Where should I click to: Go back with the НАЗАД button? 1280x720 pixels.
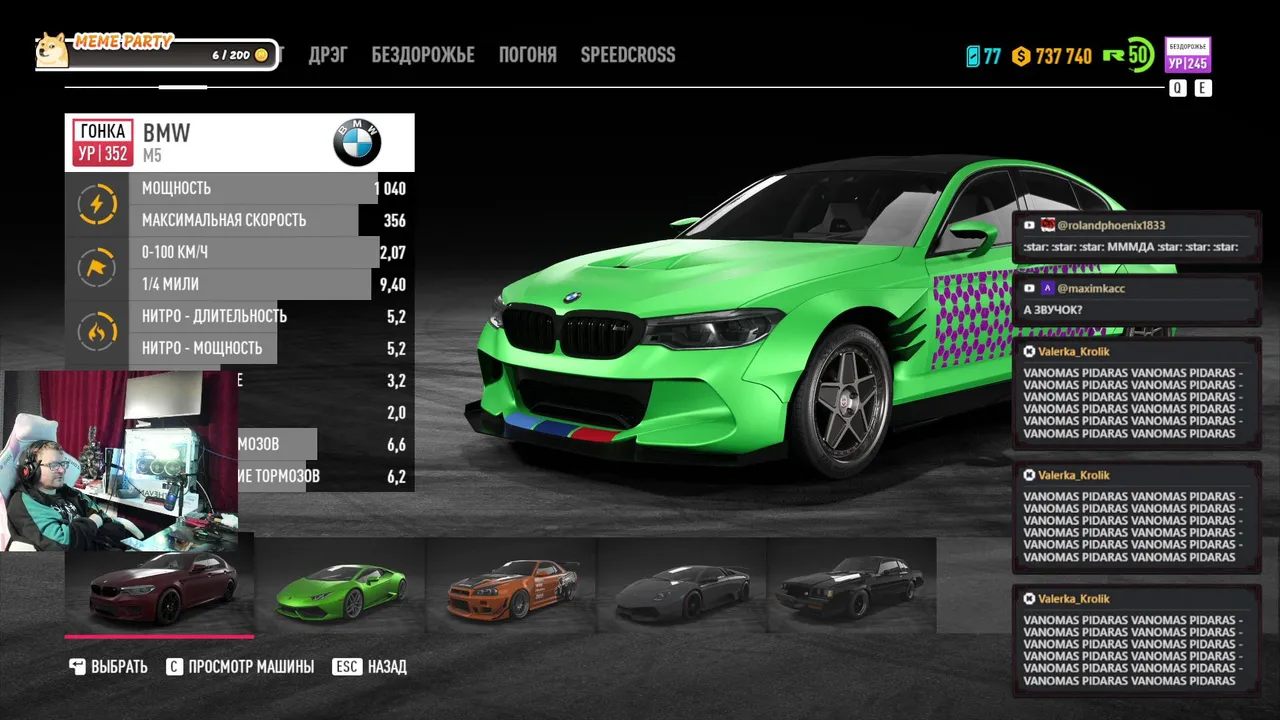(370, 667)
